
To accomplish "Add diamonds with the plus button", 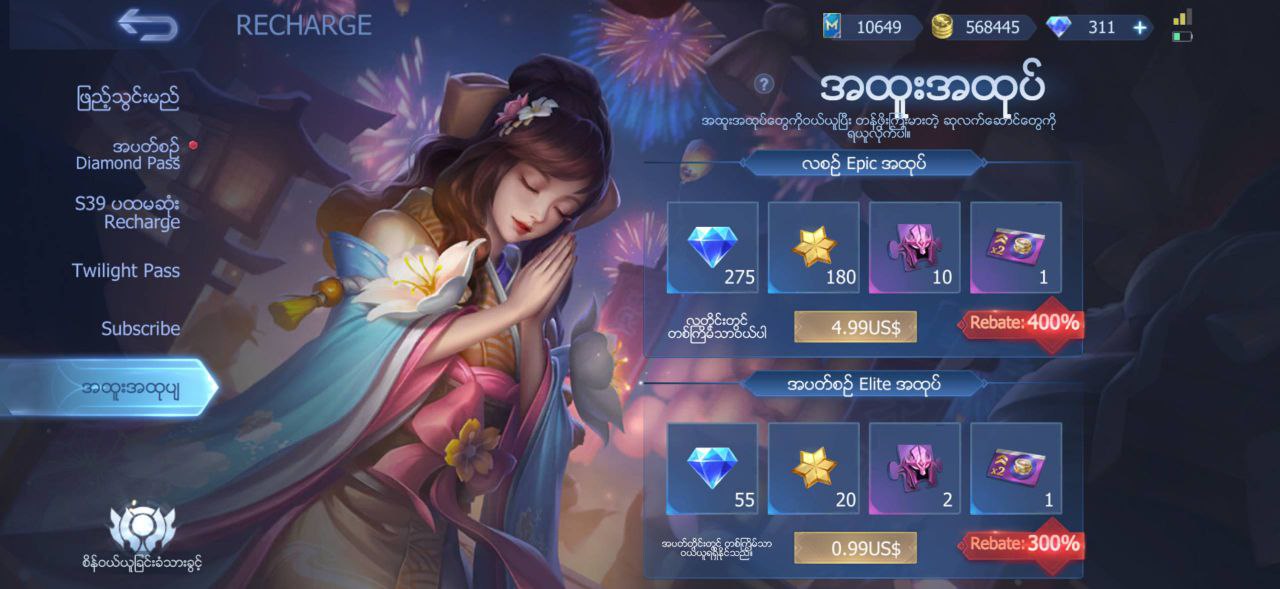I will click(1139, 28).
